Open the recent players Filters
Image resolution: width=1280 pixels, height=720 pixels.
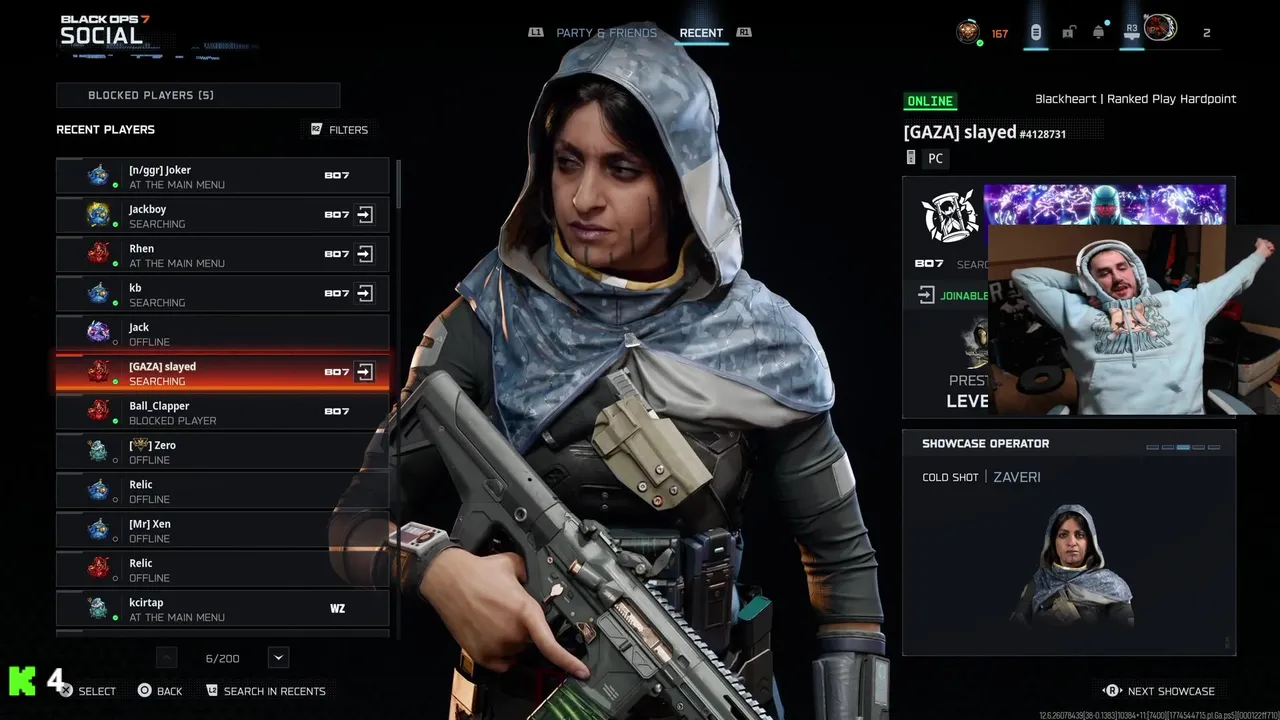(339, 130)
